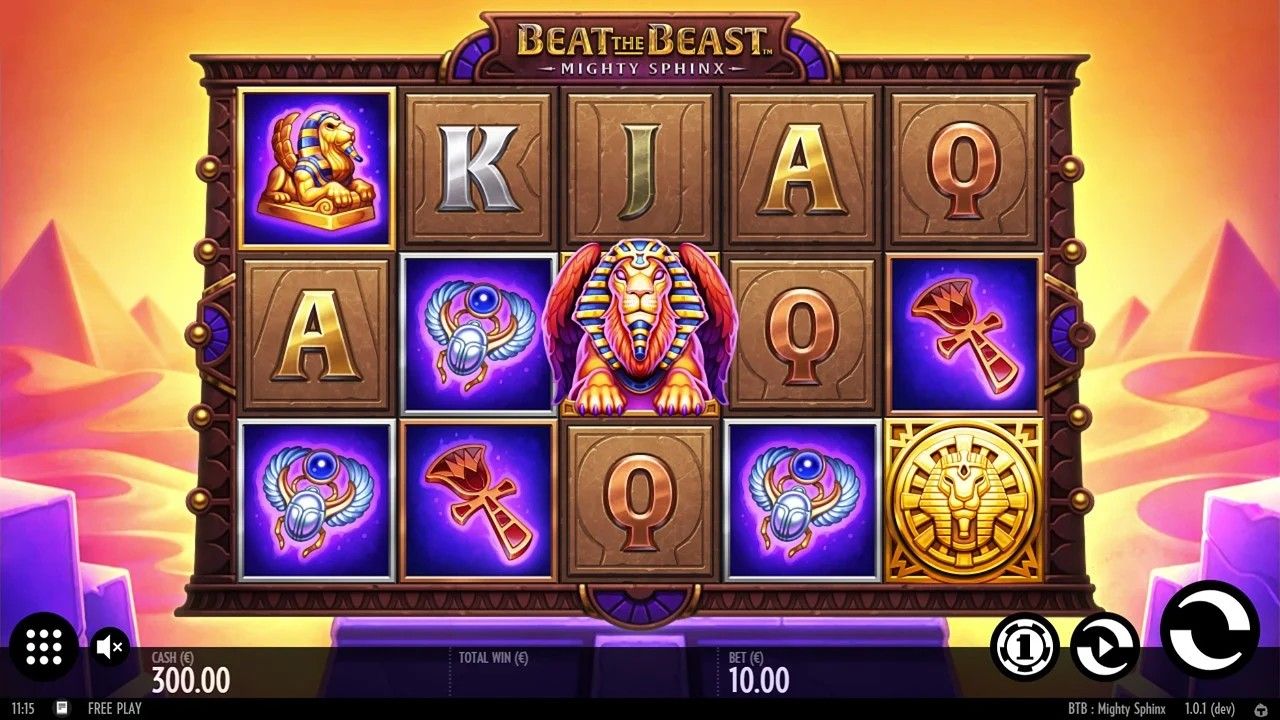Image resolution: width=1280 pixels, height=720 pixels.
Task: Unmute the game sound via the speaker icon
Action: (109, 648)
